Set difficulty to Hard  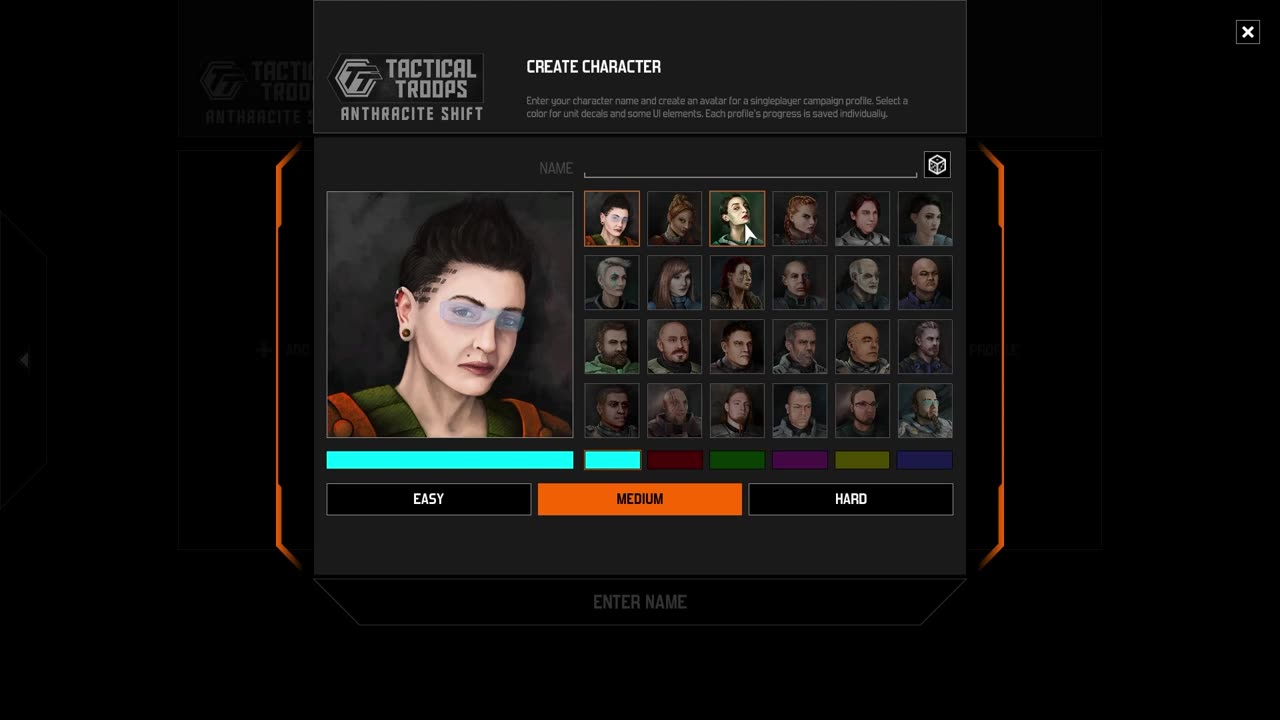click(x=851, y=499)
